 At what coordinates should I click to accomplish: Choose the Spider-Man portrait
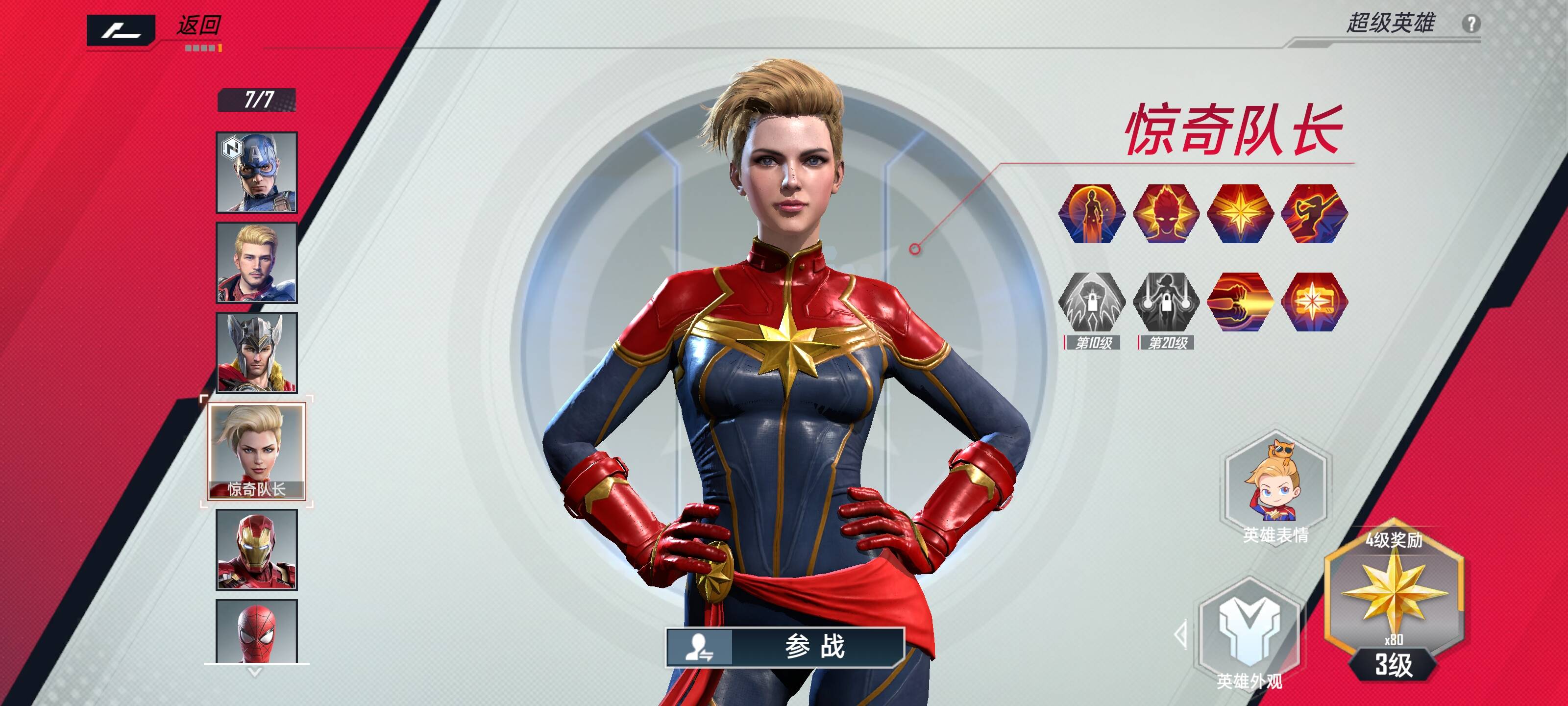point(257,630)
